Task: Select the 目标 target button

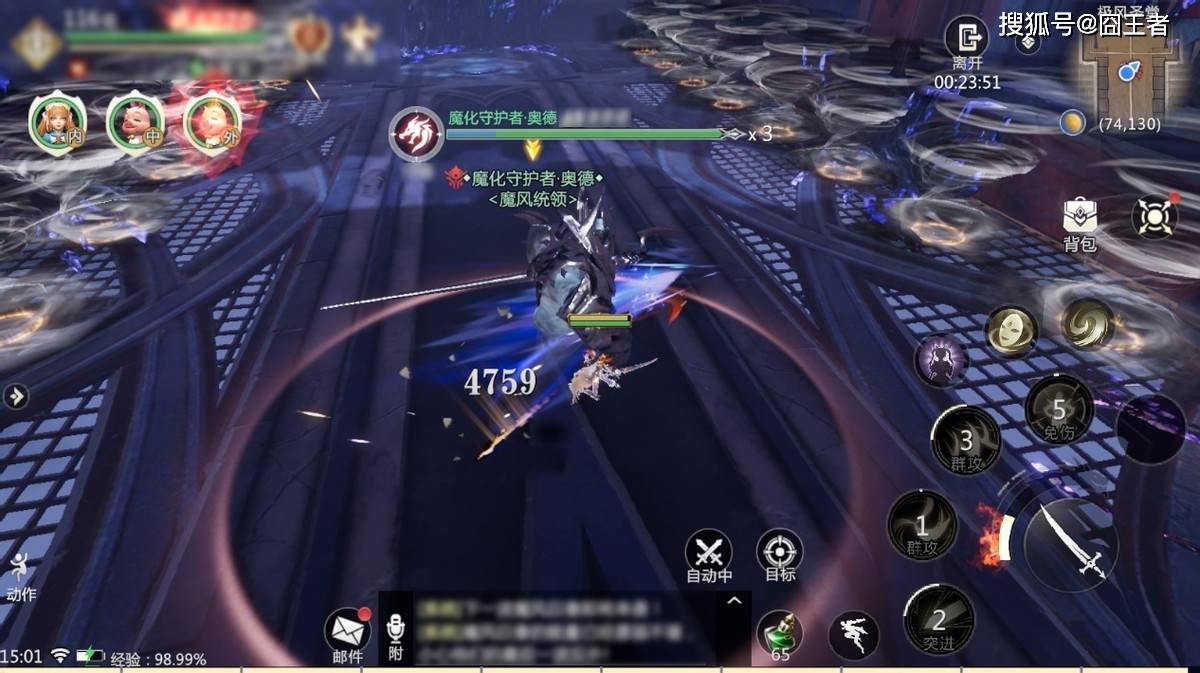Action: pos(779,553)
